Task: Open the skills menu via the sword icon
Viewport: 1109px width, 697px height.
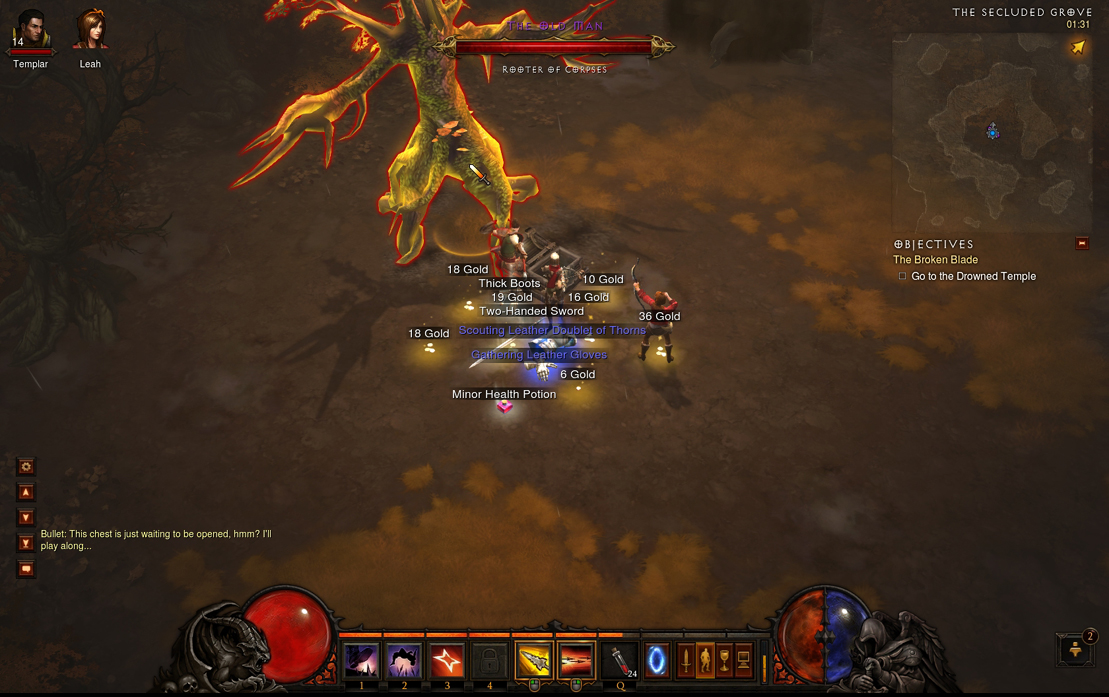Action: coord(685,661)
